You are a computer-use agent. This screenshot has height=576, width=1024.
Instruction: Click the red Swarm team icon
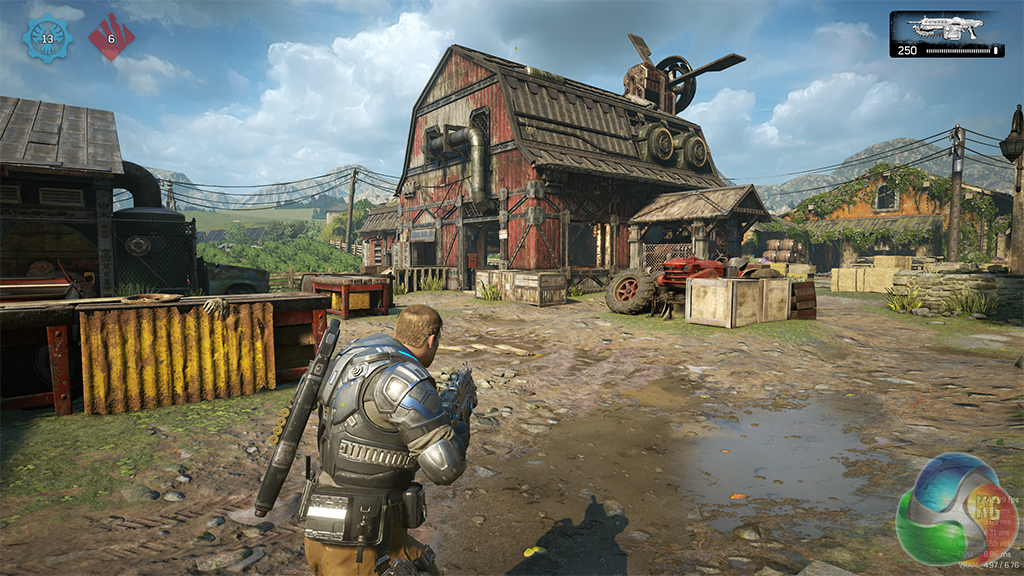[111, 38]
